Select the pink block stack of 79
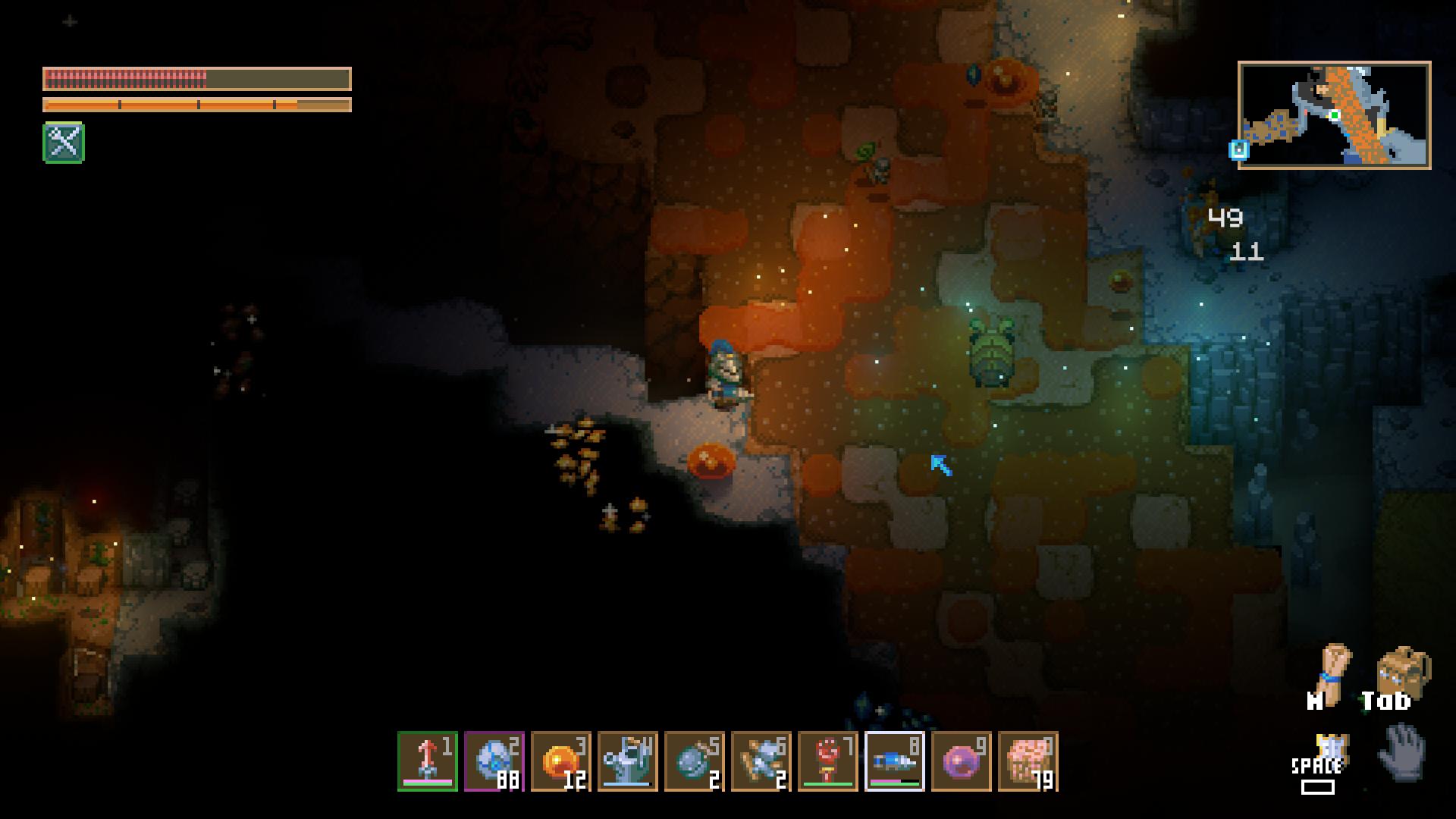The image size is (1456, 819). pyautogui.click(x=1028, y=761)
